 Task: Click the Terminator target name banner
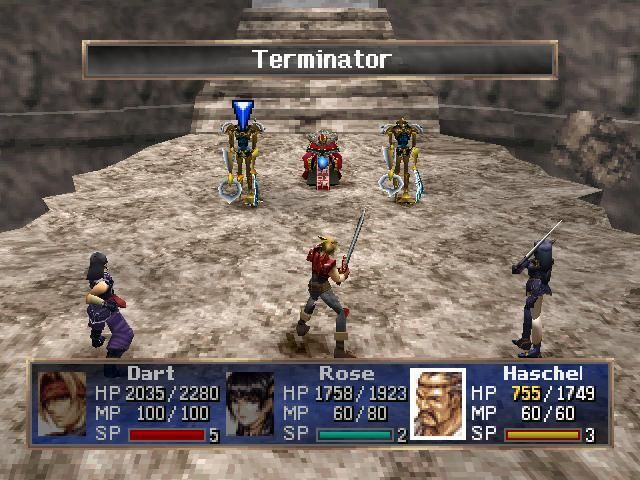tap(320, 59)
